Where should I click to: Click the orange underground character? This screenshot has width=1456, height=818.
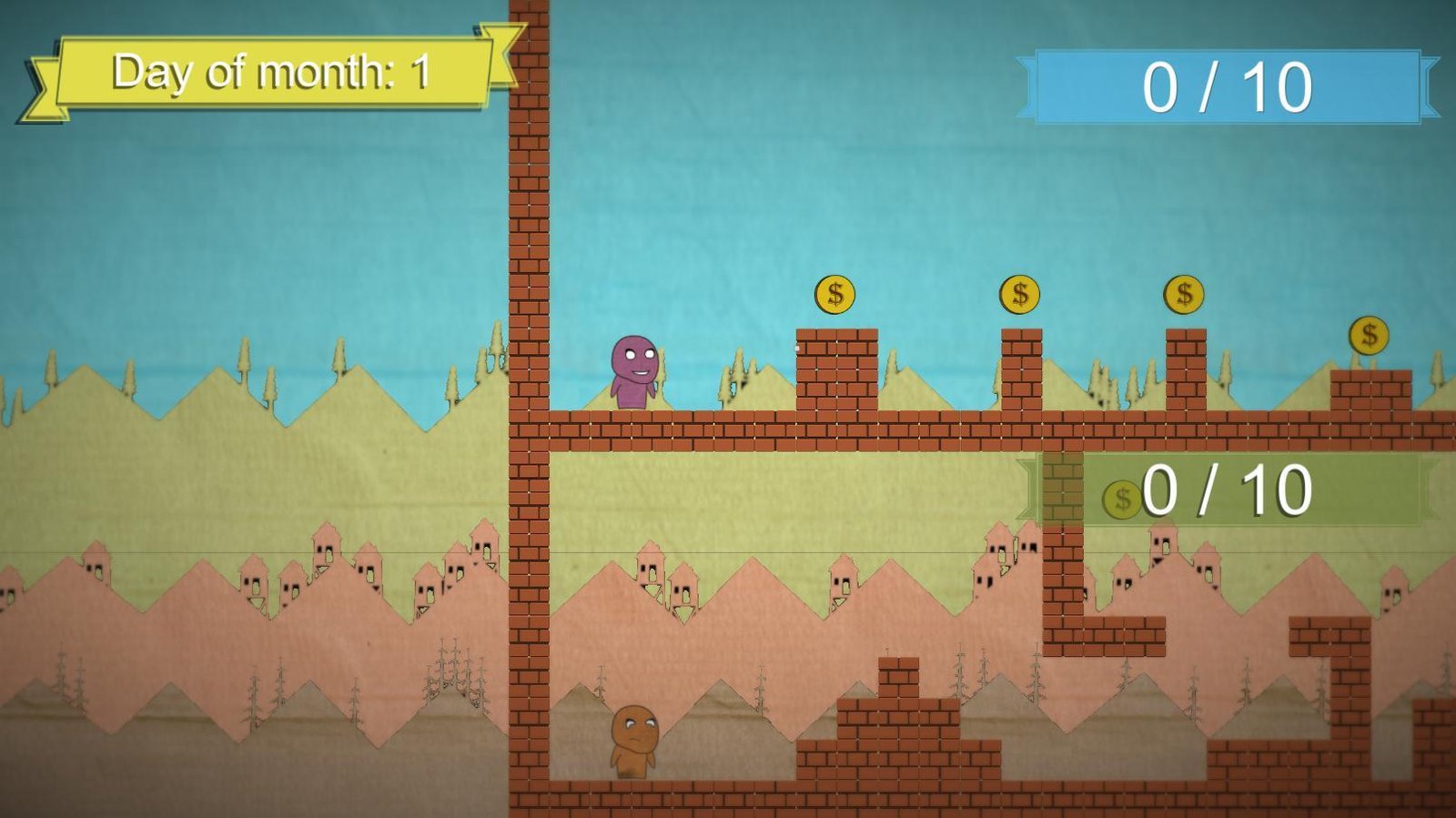tap(634, 737)
